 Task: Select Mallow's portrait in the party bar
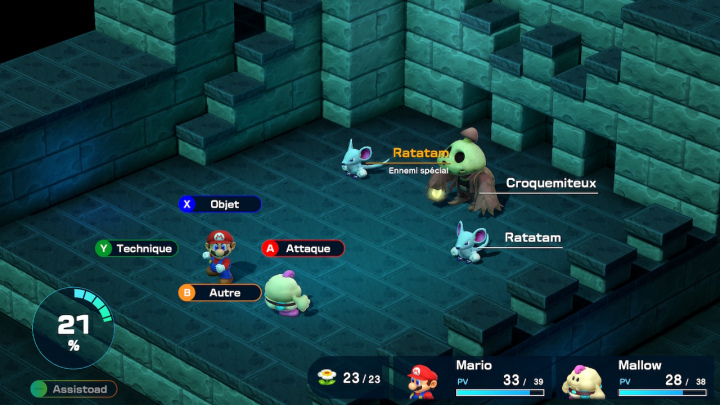[x=584, y=382]
